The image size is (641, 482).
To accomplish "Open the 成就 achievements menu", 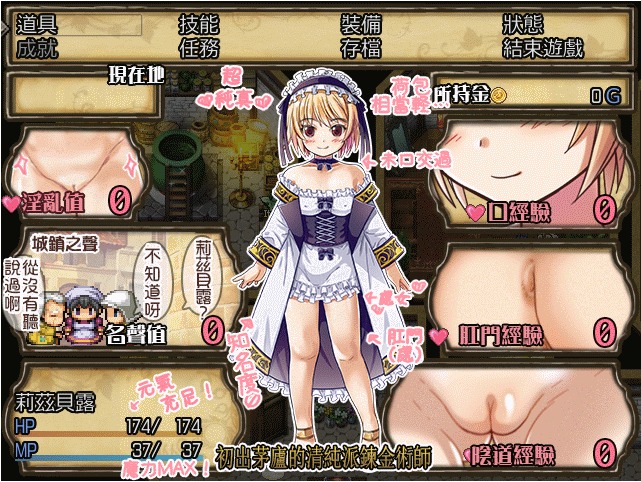I will [38, 46].
